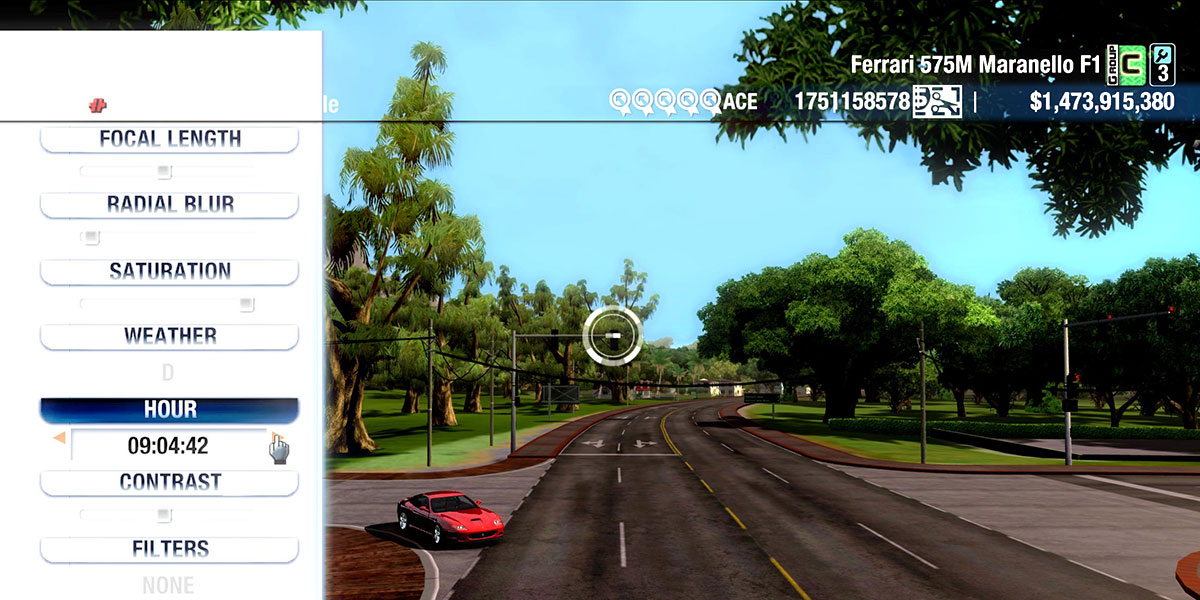
Task: Adjust the Focal Length slider handle
Action: pyautogui.click(x=164, y=172)
